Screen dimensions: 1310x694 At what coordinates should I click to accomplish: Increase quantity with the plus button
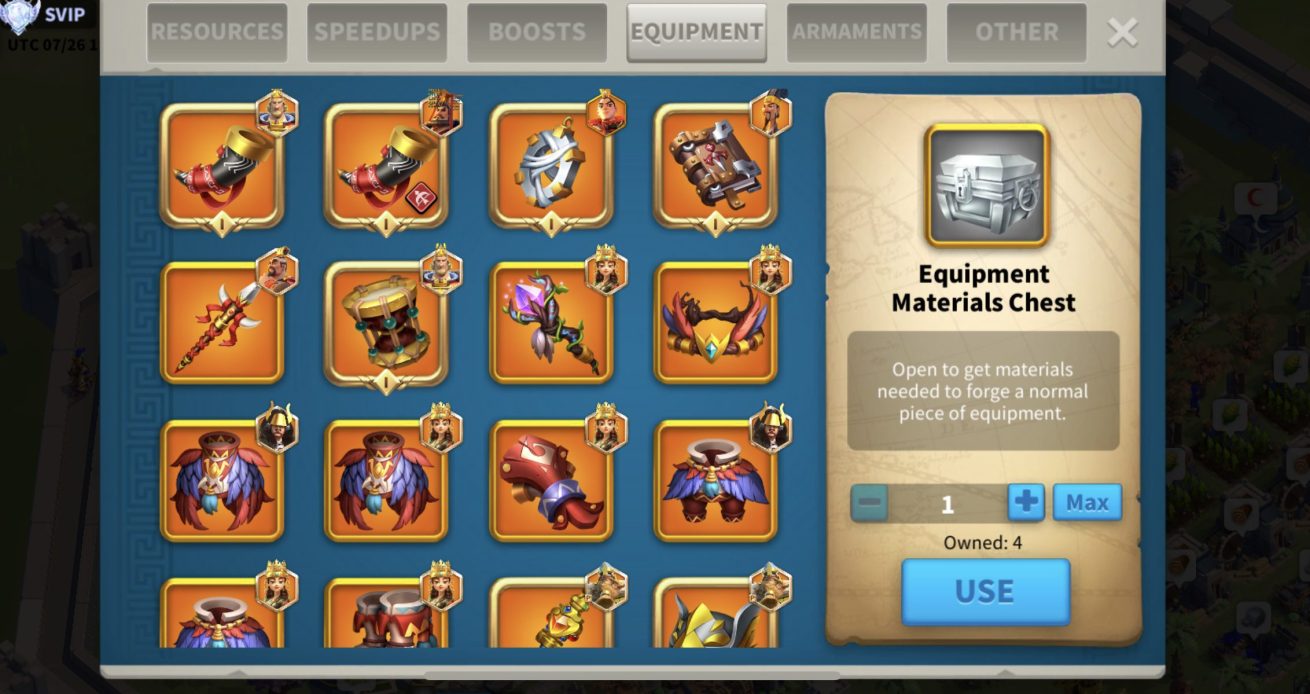point(1026,502)
